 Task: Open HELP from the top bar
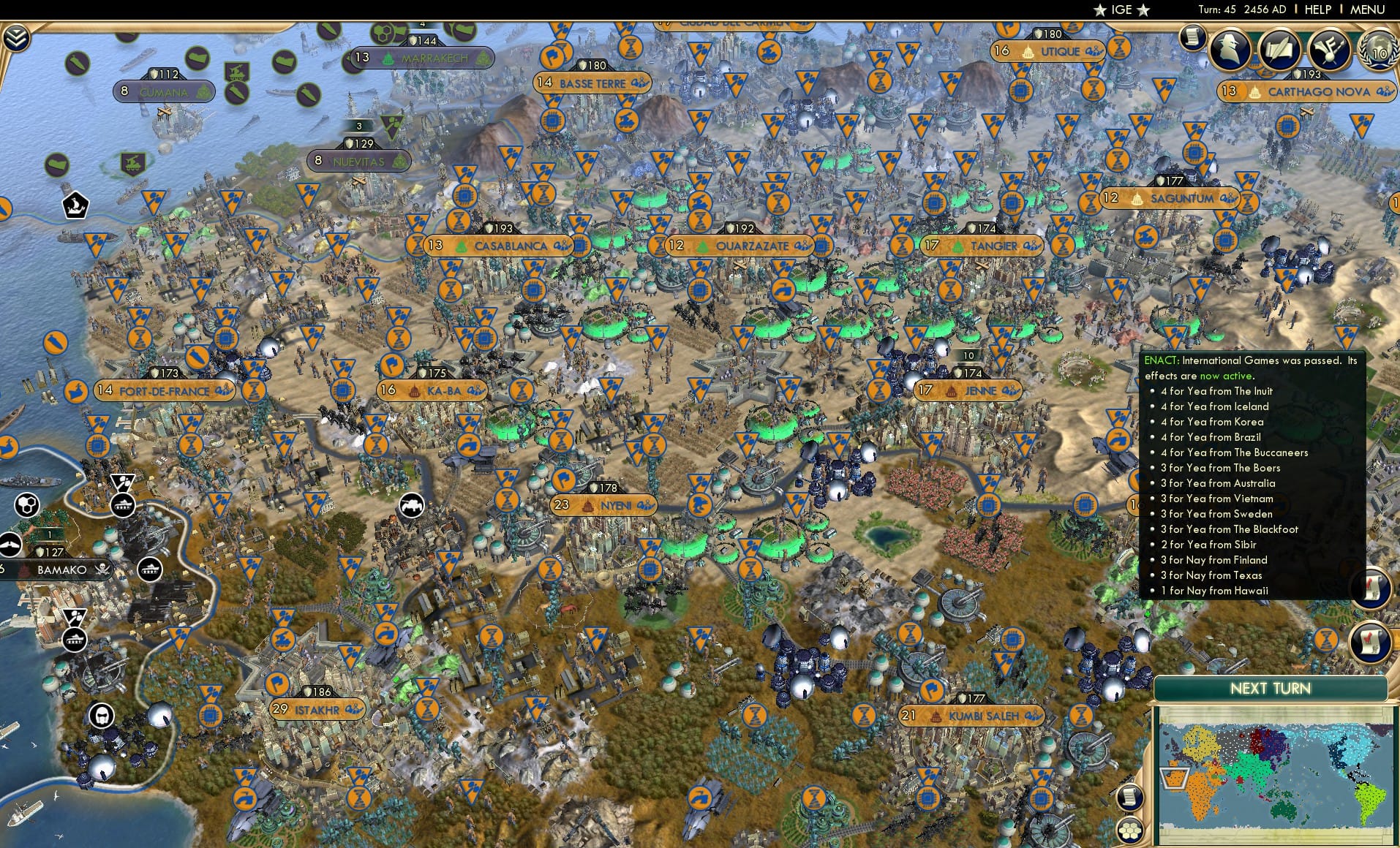tap(1317, 10)
